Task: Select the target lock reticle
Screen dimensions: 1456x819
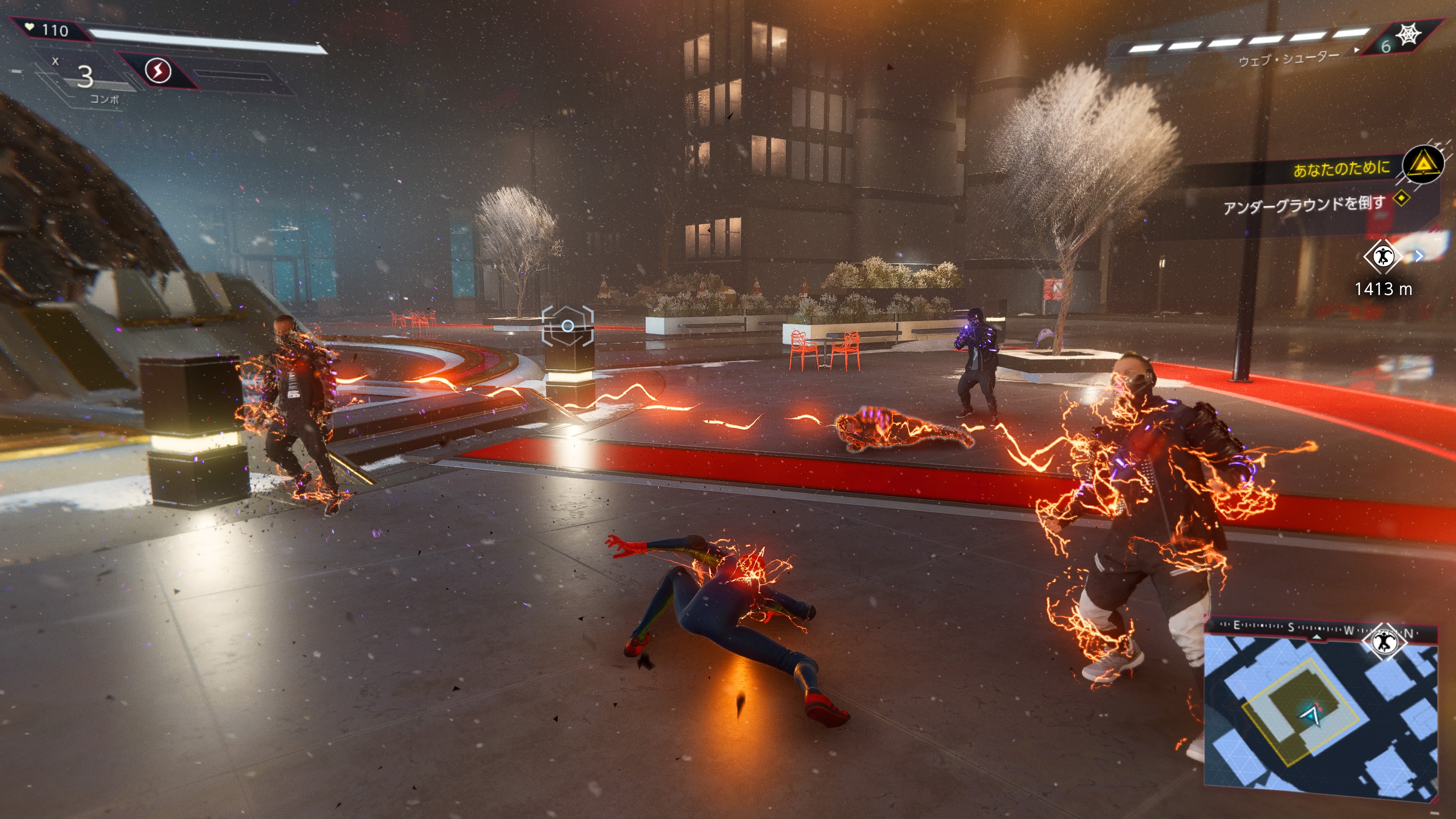Action: pos(568,326)
